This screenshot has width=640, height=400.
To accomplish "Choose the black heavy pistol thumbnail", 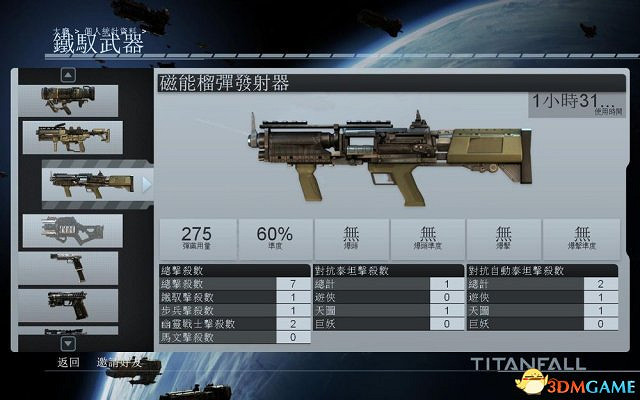I will 68,304.
